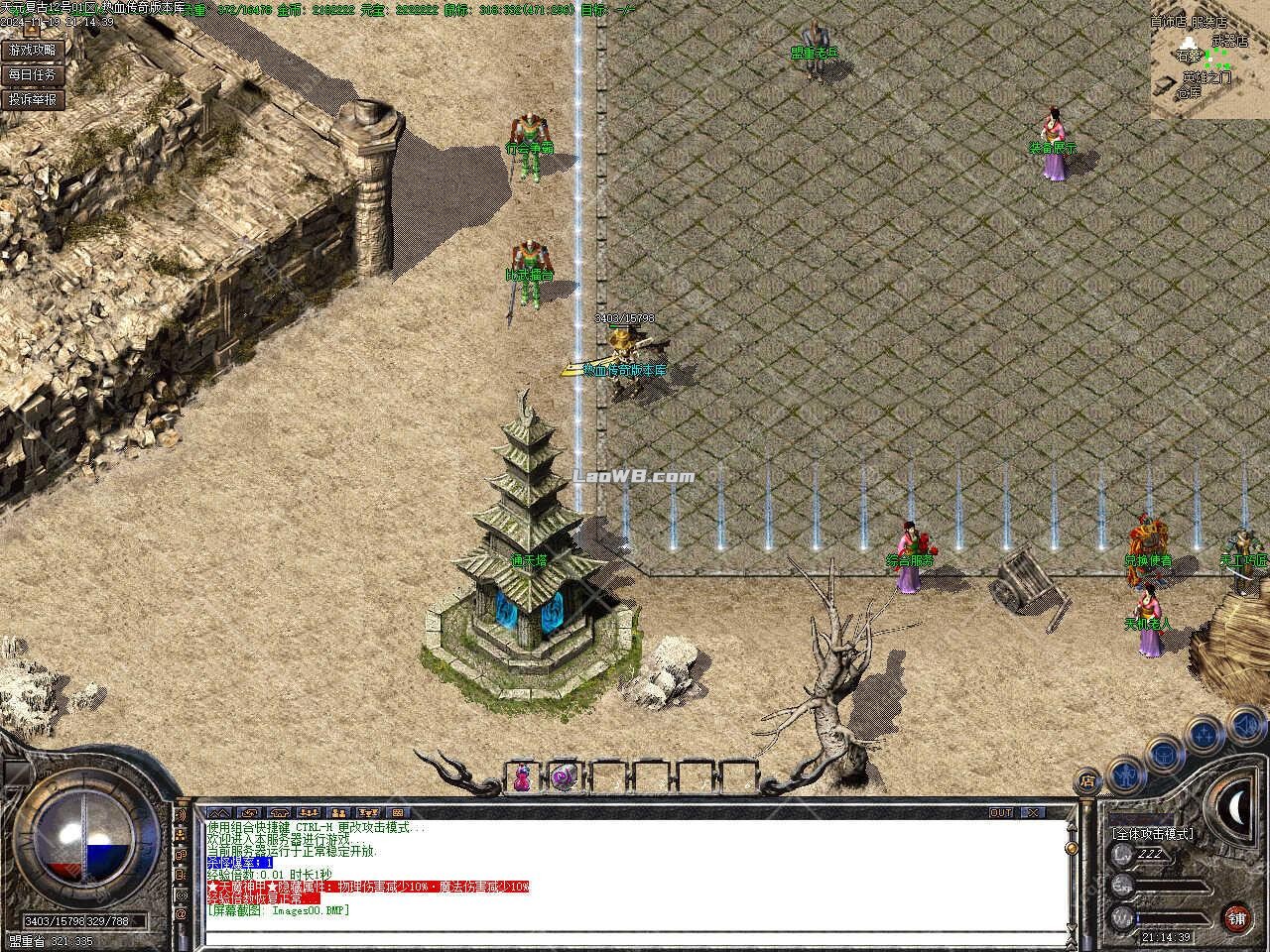The width and height of the screenshot is (1270, 952).
Task: Open the skills round button with stars
Action: [1204, 736]
